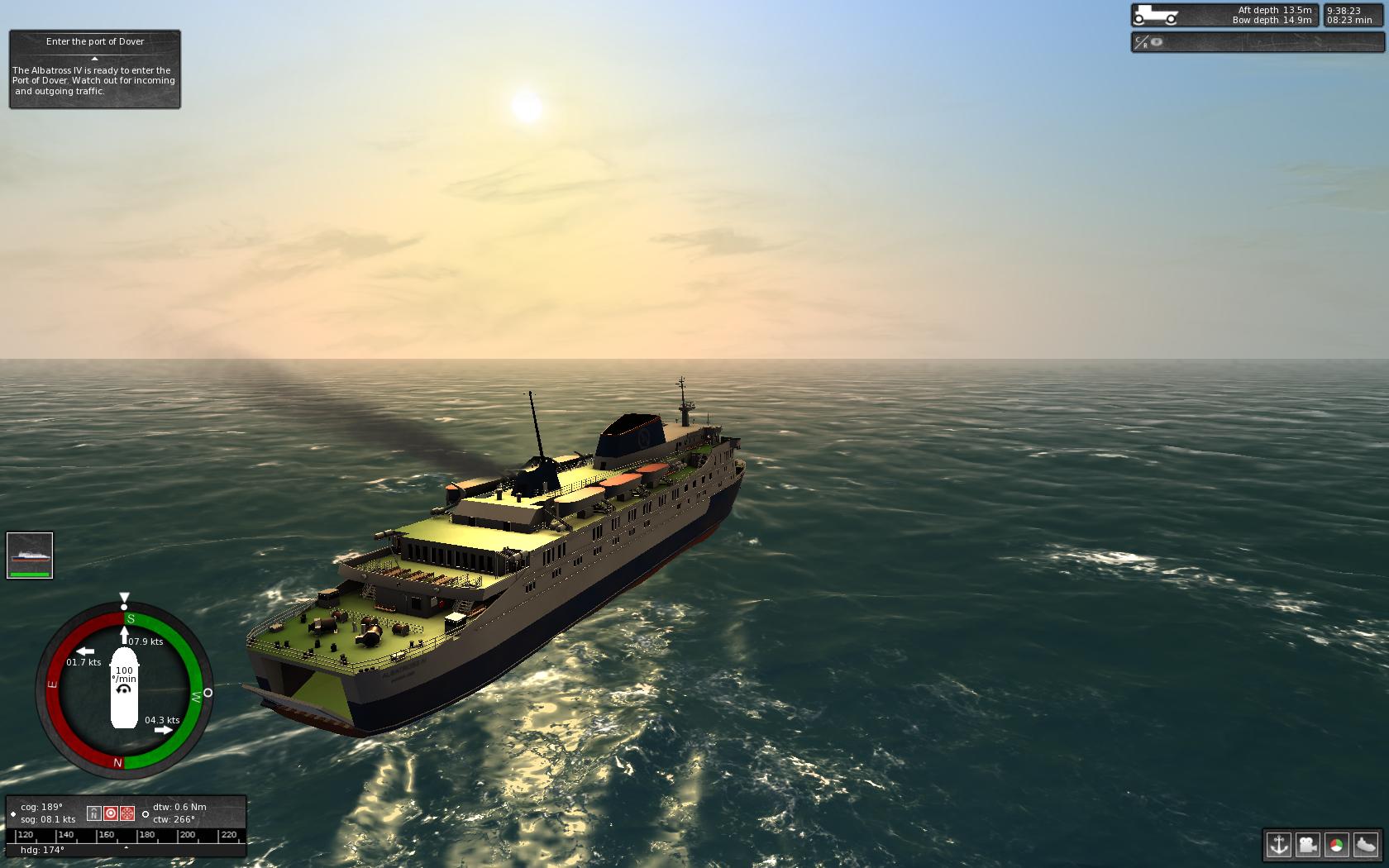
Task: Click the truck cargo status icon
Action: [1156, 13]
